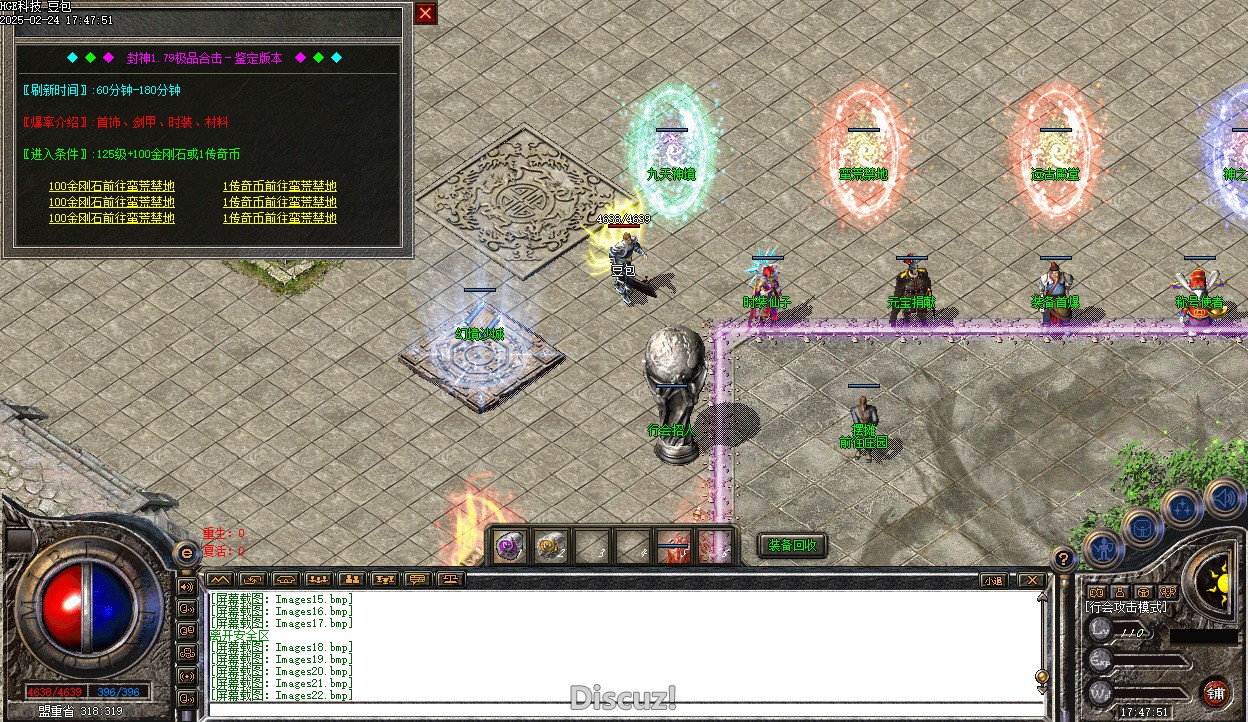The width and height of the screenshot is (1248, 722).
Task: Close the NPC dialog with the red X
Action: tap(426, 13)
